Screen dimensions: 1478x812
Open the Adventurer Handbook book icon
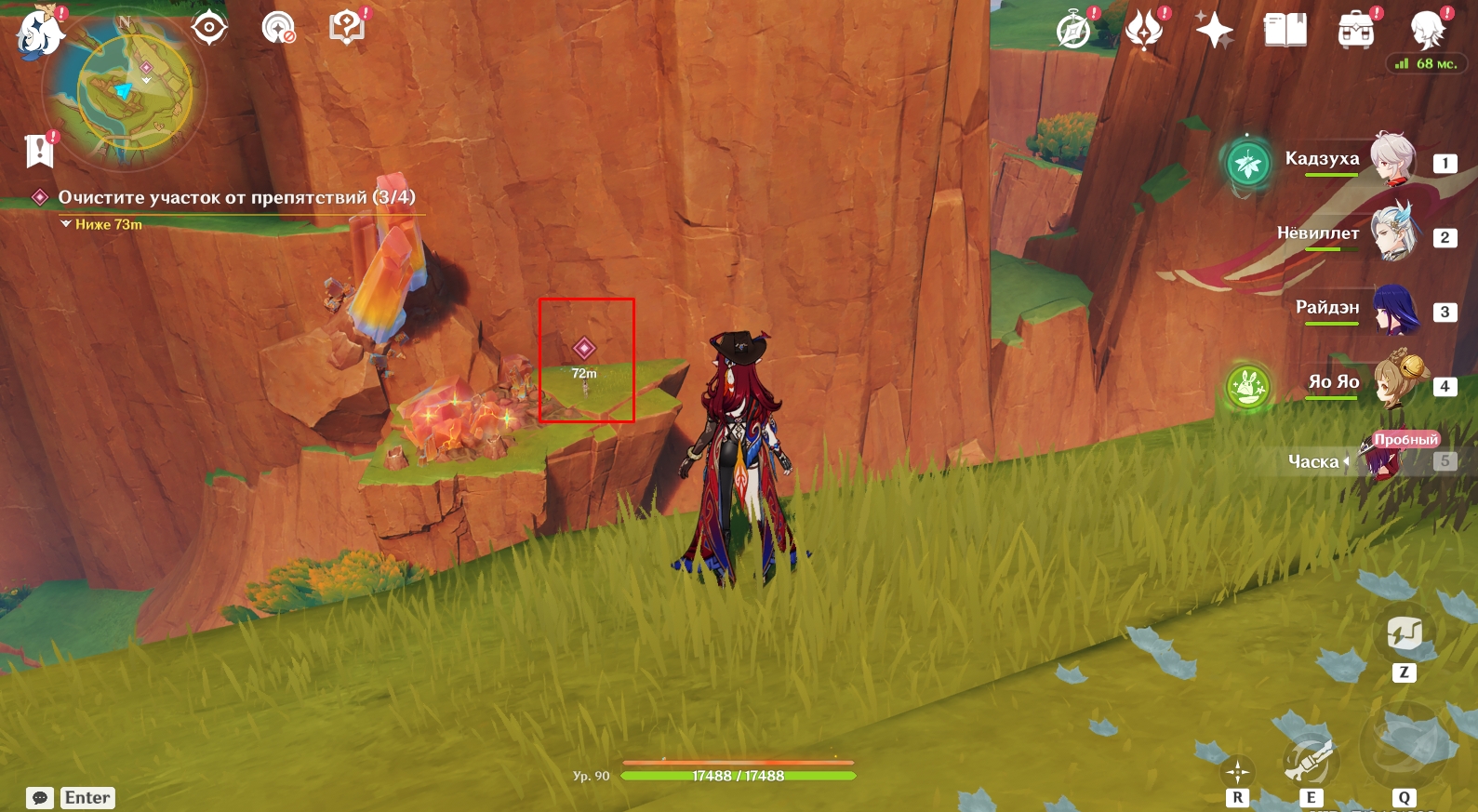click(x=1285, y=30)
